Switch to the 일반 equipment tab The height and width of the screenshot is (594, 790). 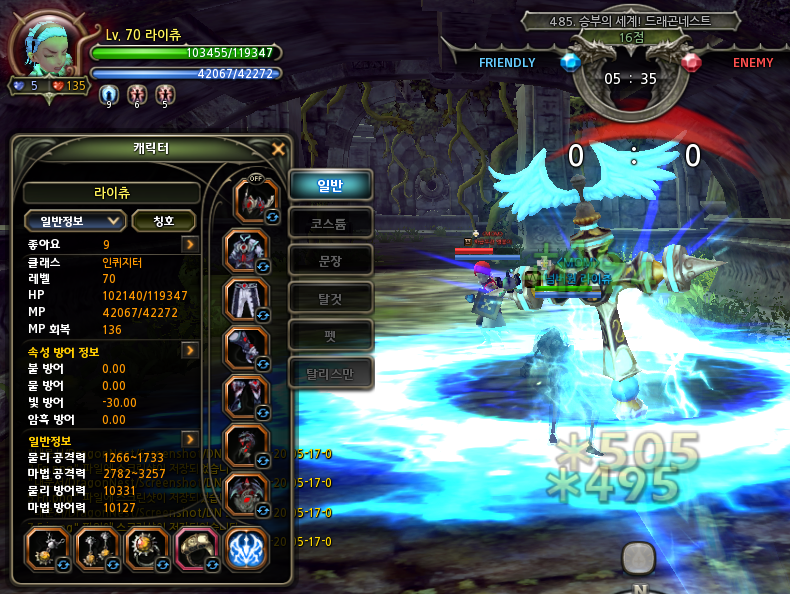click(x=331, y=184)
